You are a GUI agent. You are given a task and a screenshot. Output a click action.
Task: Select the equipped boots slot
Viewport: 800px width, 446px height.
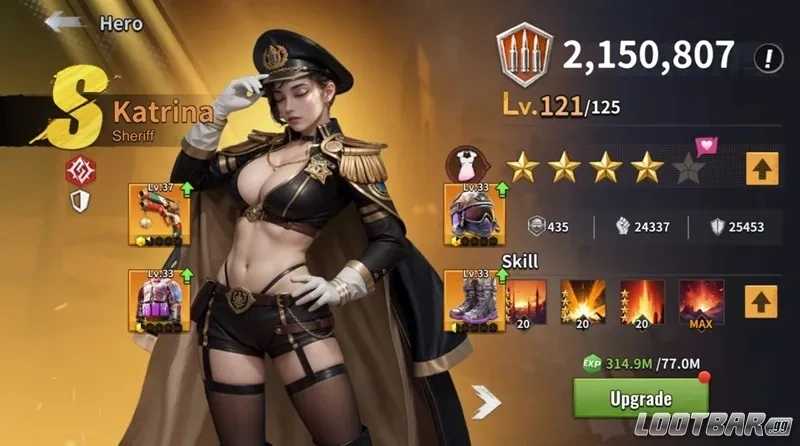coord(472,299)
